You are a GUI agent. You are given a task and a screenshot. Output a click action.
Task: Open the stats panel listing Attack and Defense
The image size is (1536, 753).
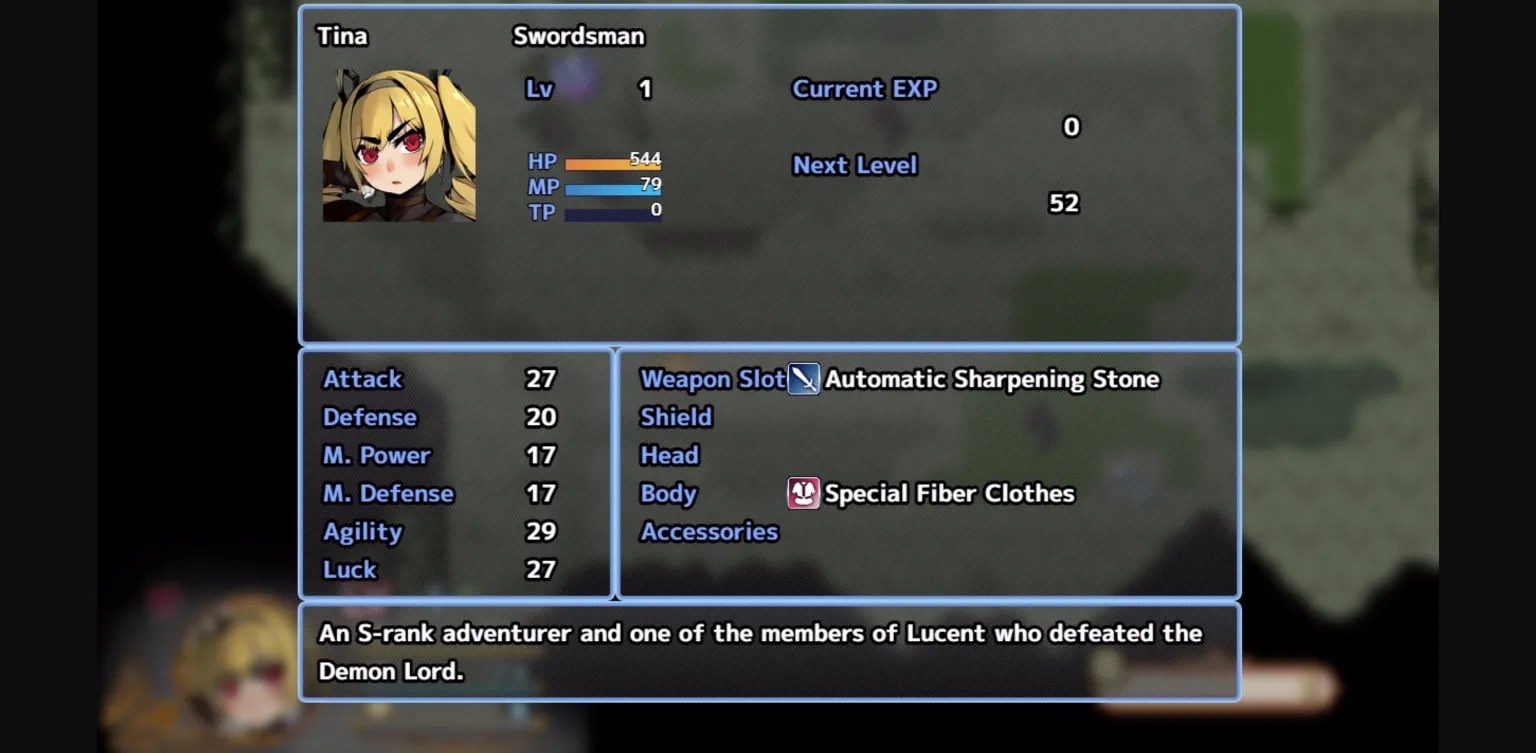click(456, 473)
